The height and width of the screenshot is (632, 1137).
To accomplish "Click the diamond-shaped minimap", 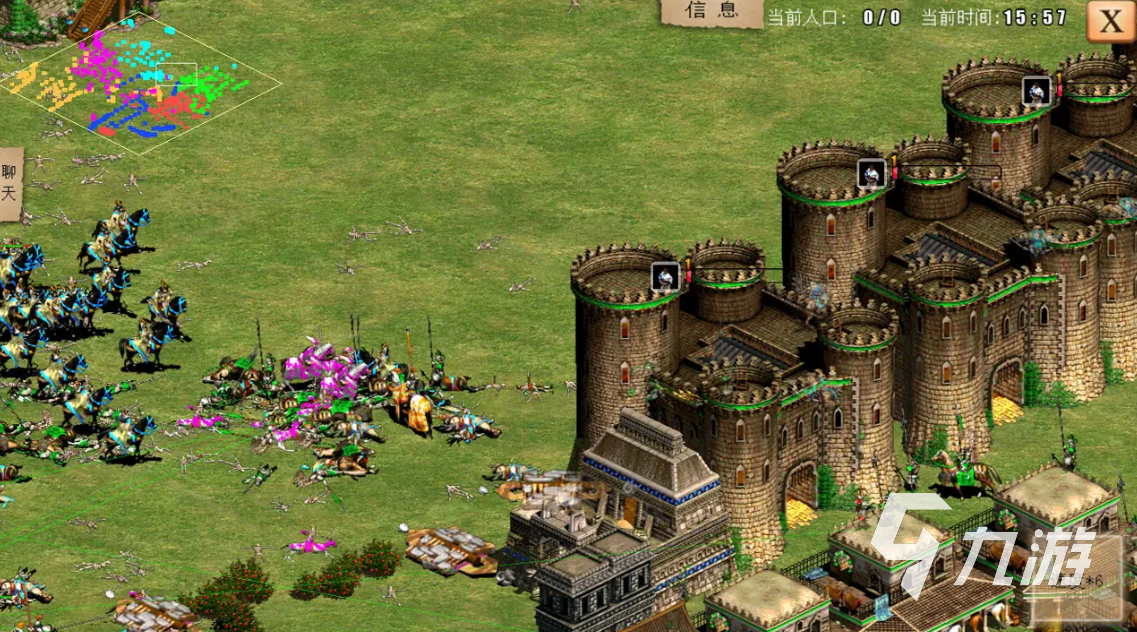I will click(x=140, y=86).
